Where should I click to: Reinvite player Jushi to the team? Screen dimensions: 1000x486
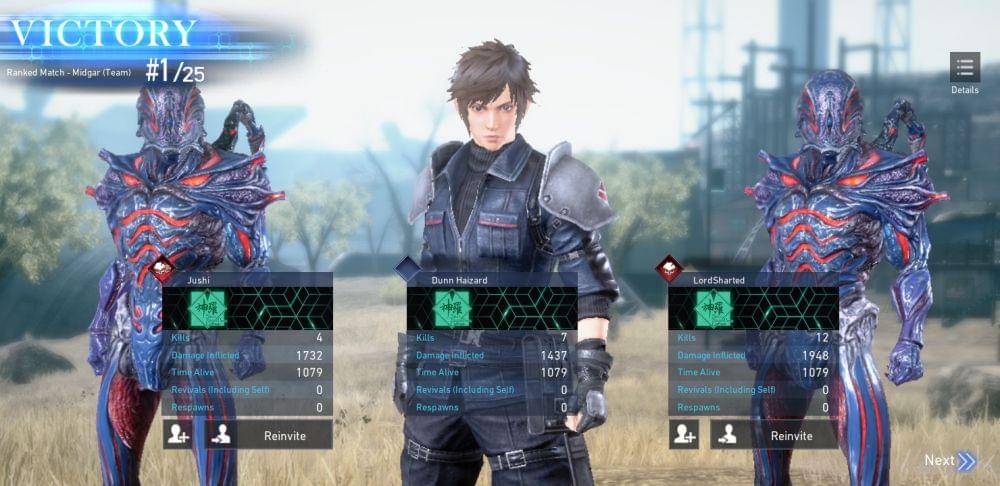(x=268, y=435)
